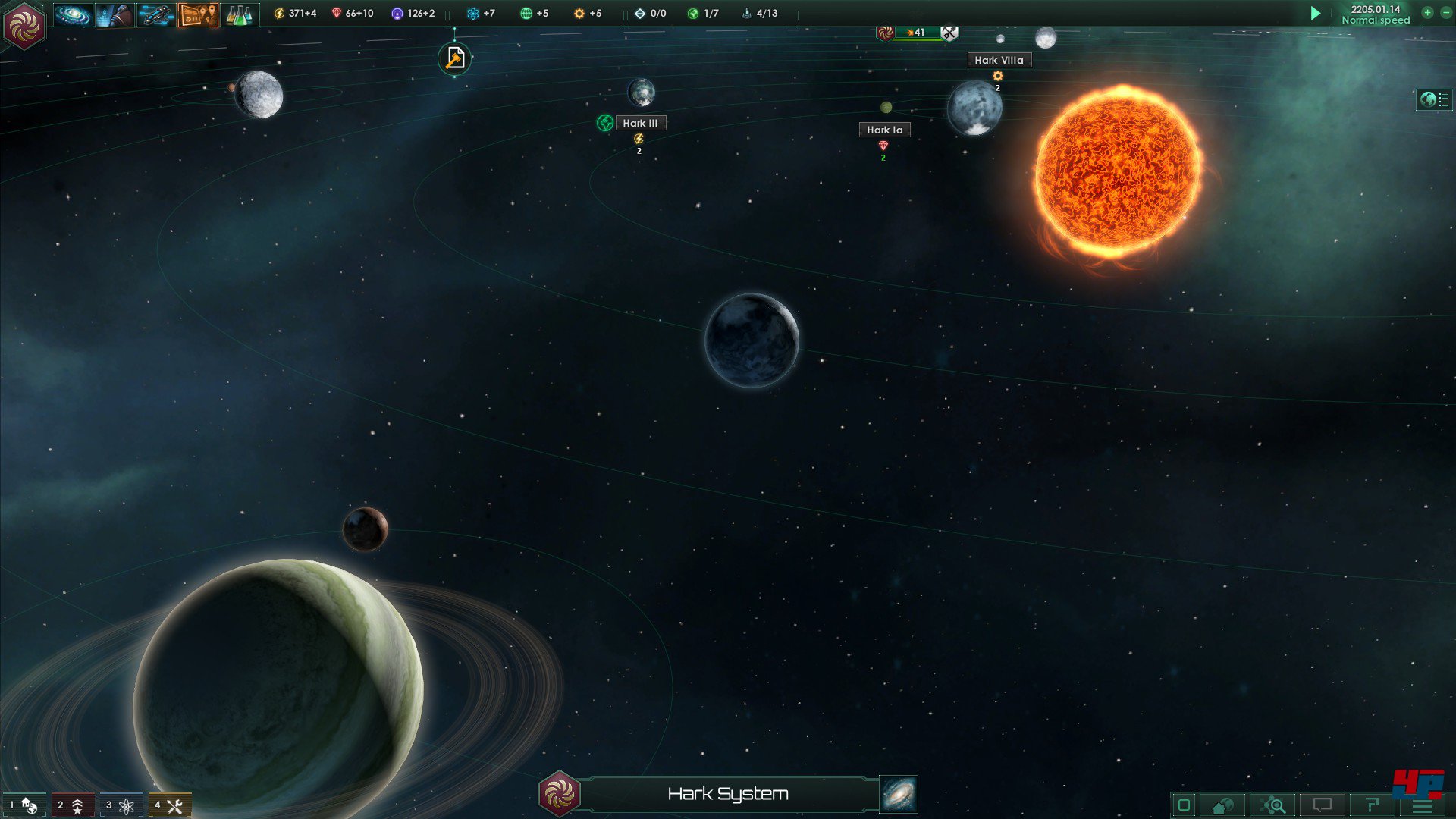Open the help question mark button
Viewport: 1456px width, 819px height.
tap(1372, 805)
